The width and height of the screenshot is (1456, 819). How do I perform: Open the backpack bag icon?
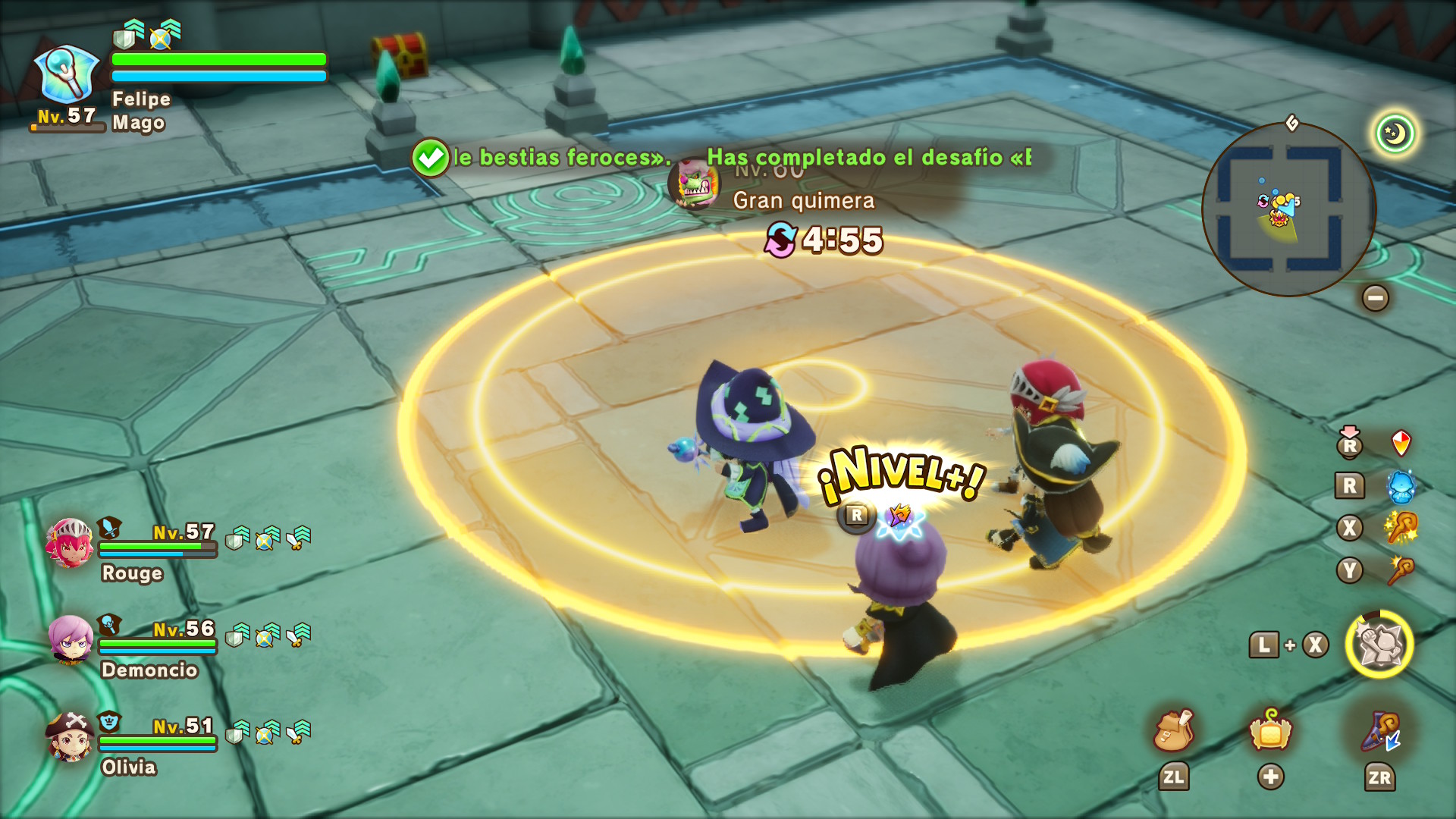click(1173, 730)
